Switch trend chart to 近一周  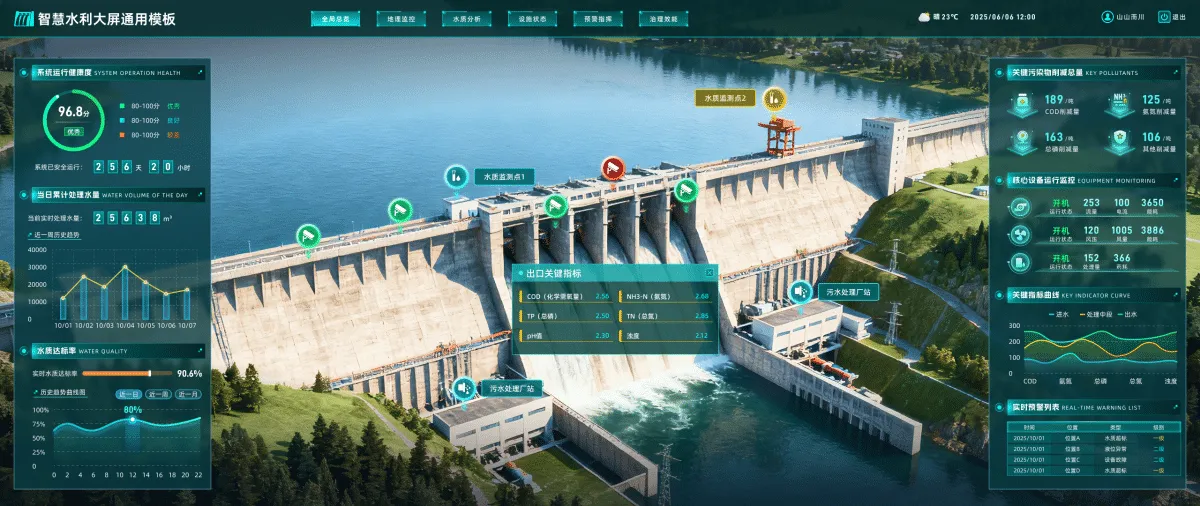[158, 394]
